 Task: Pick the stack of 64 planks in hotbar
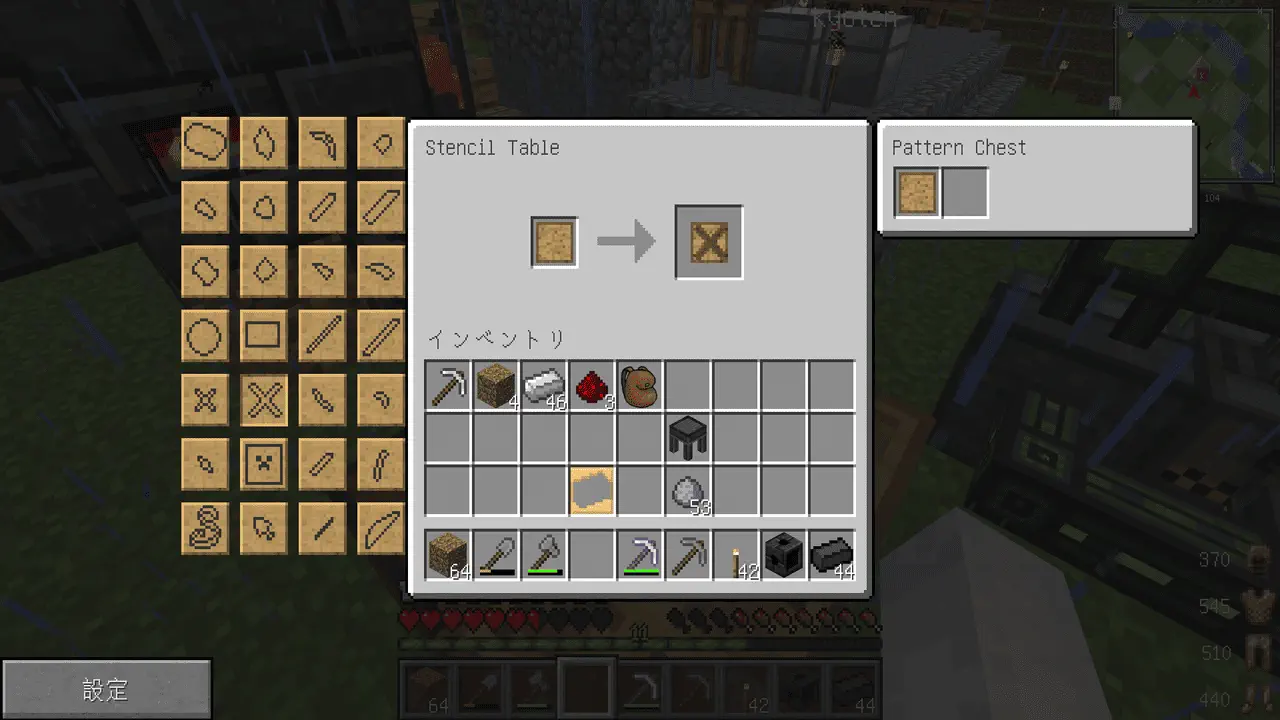448,556
